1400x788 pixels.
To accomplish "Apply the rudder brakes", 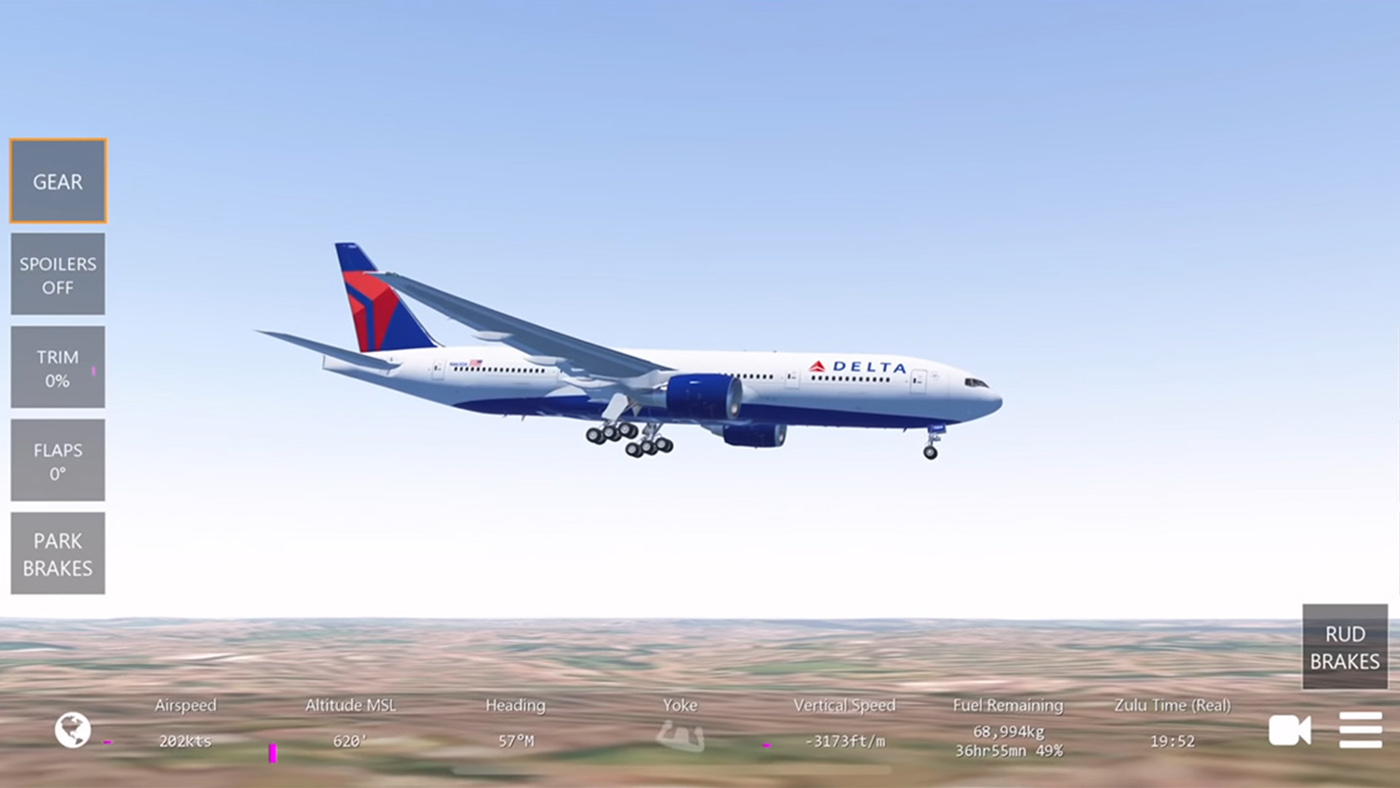I will [x=1344, y=647].
